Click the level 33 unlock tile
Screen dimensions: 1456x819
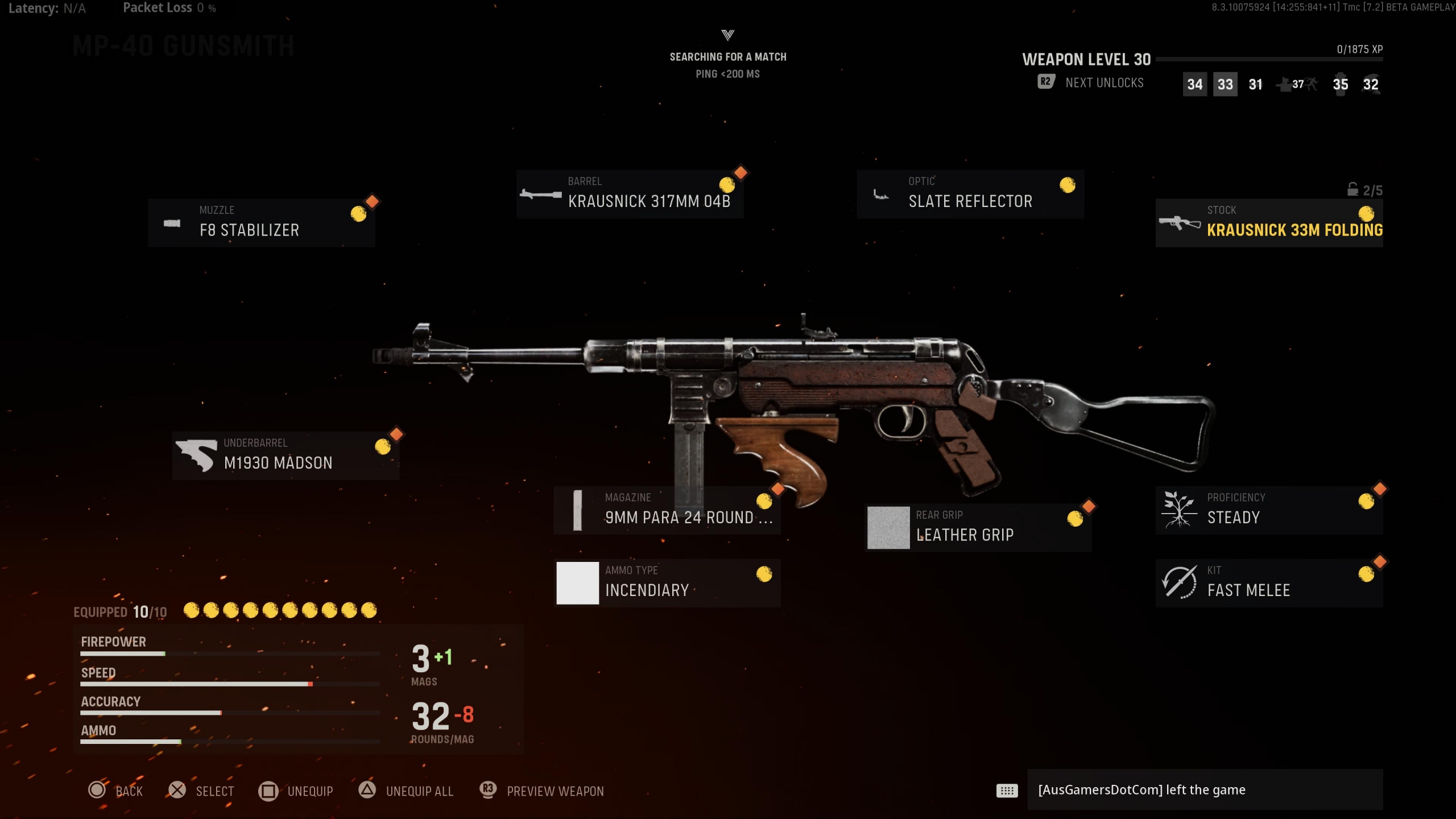[1225, 85]
